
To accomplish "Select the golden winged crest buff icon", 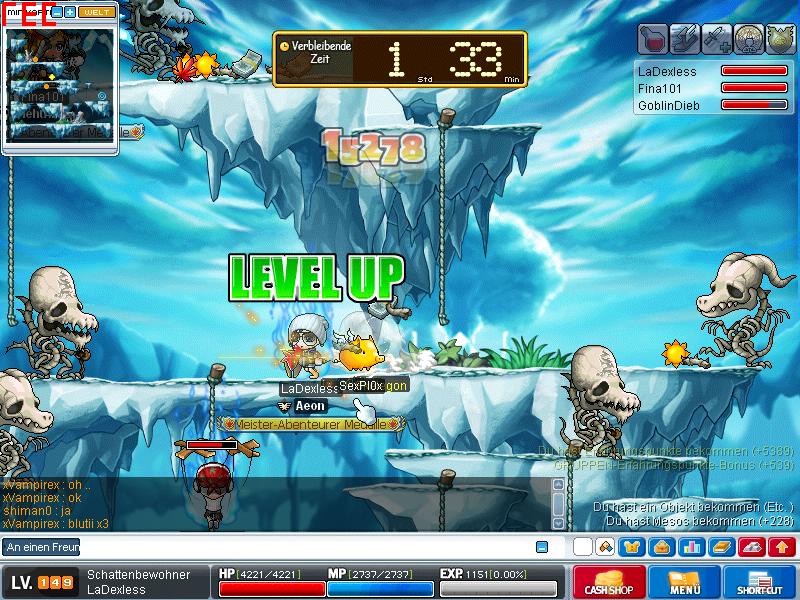I will pyautogui.click(x=778, y=38).
